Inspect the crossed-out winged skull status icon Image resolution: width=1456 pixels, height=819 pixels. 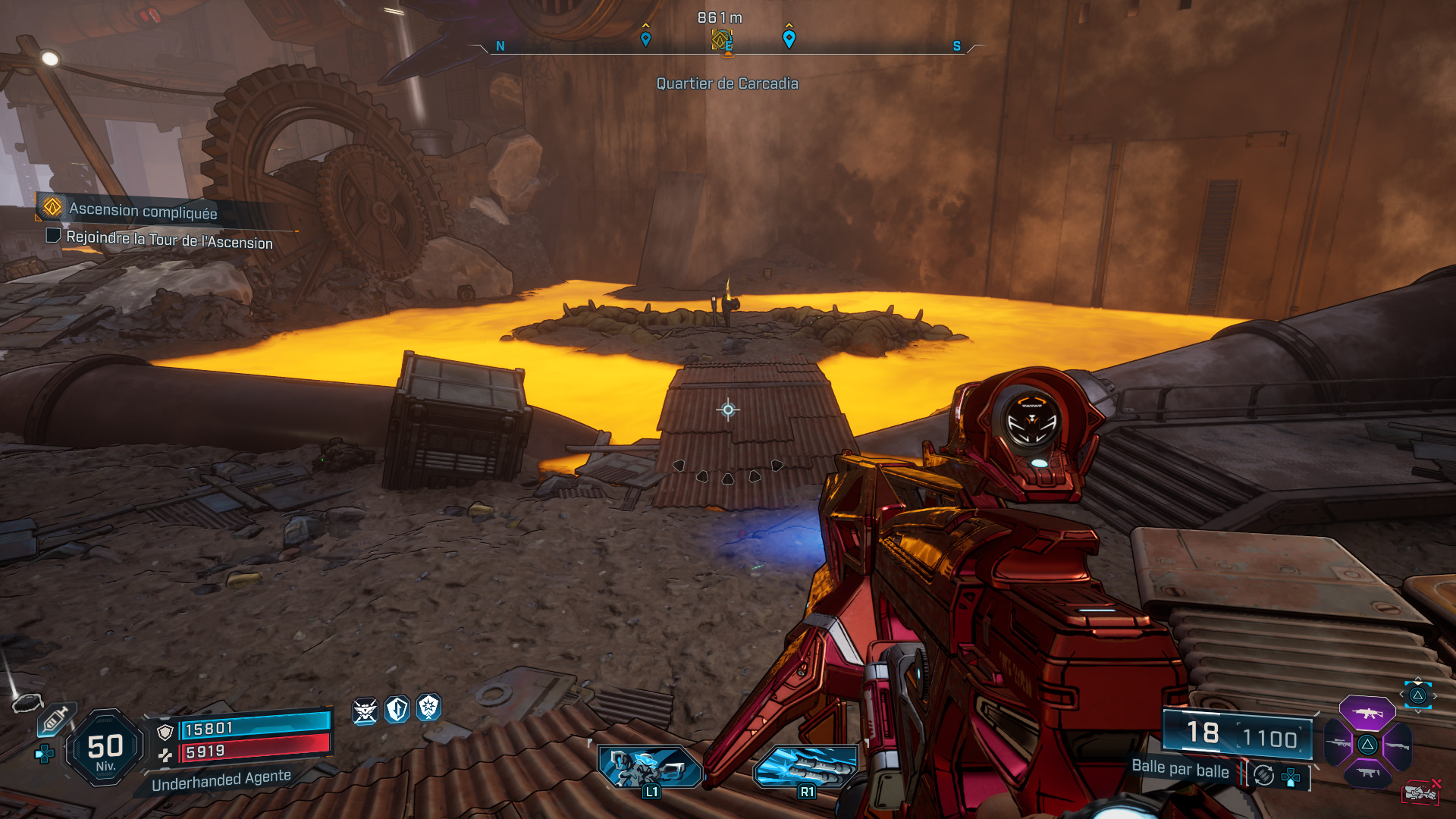pos(365,711)
